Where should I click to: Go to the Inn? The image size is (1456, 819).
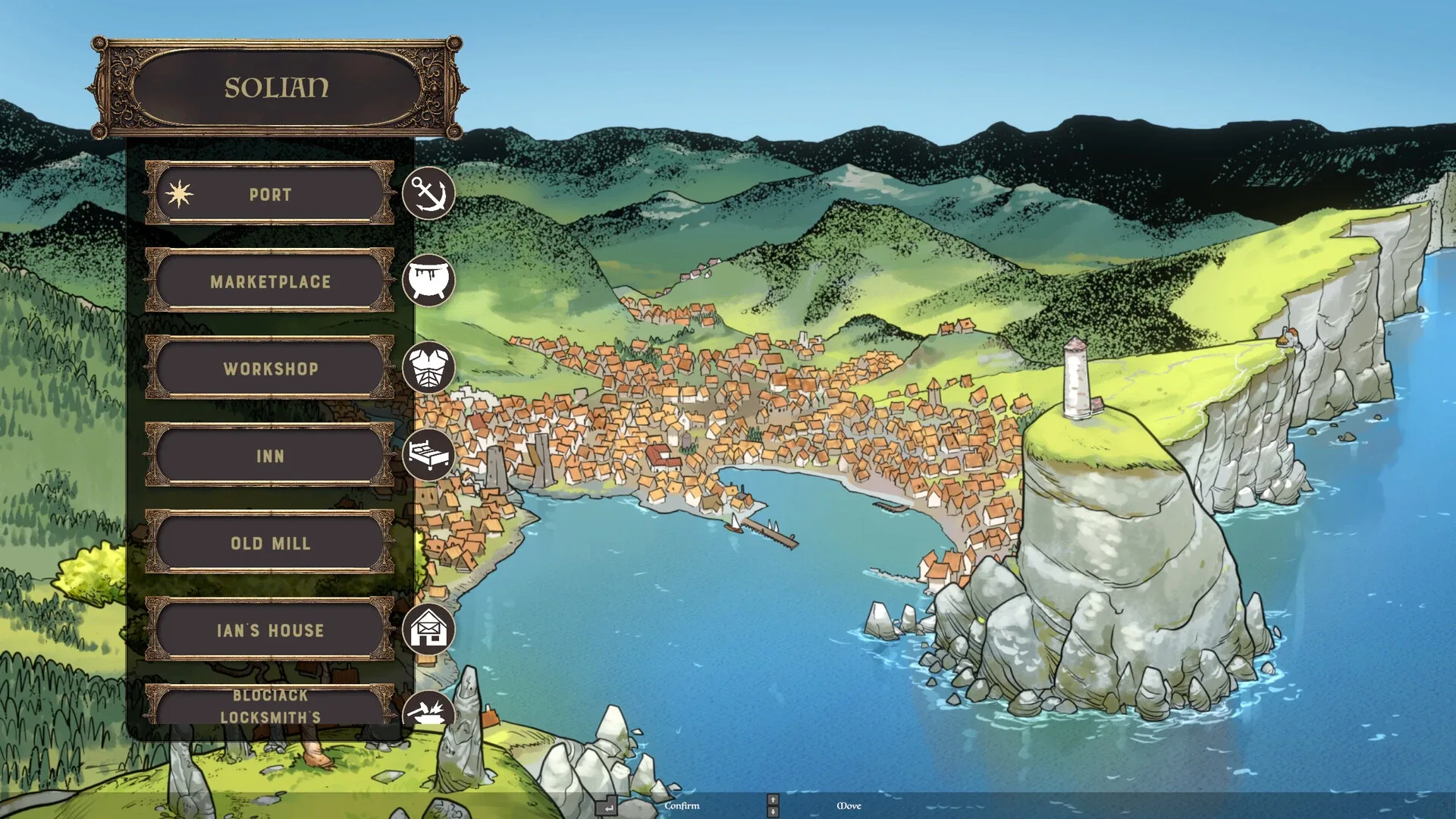point(270,456)
